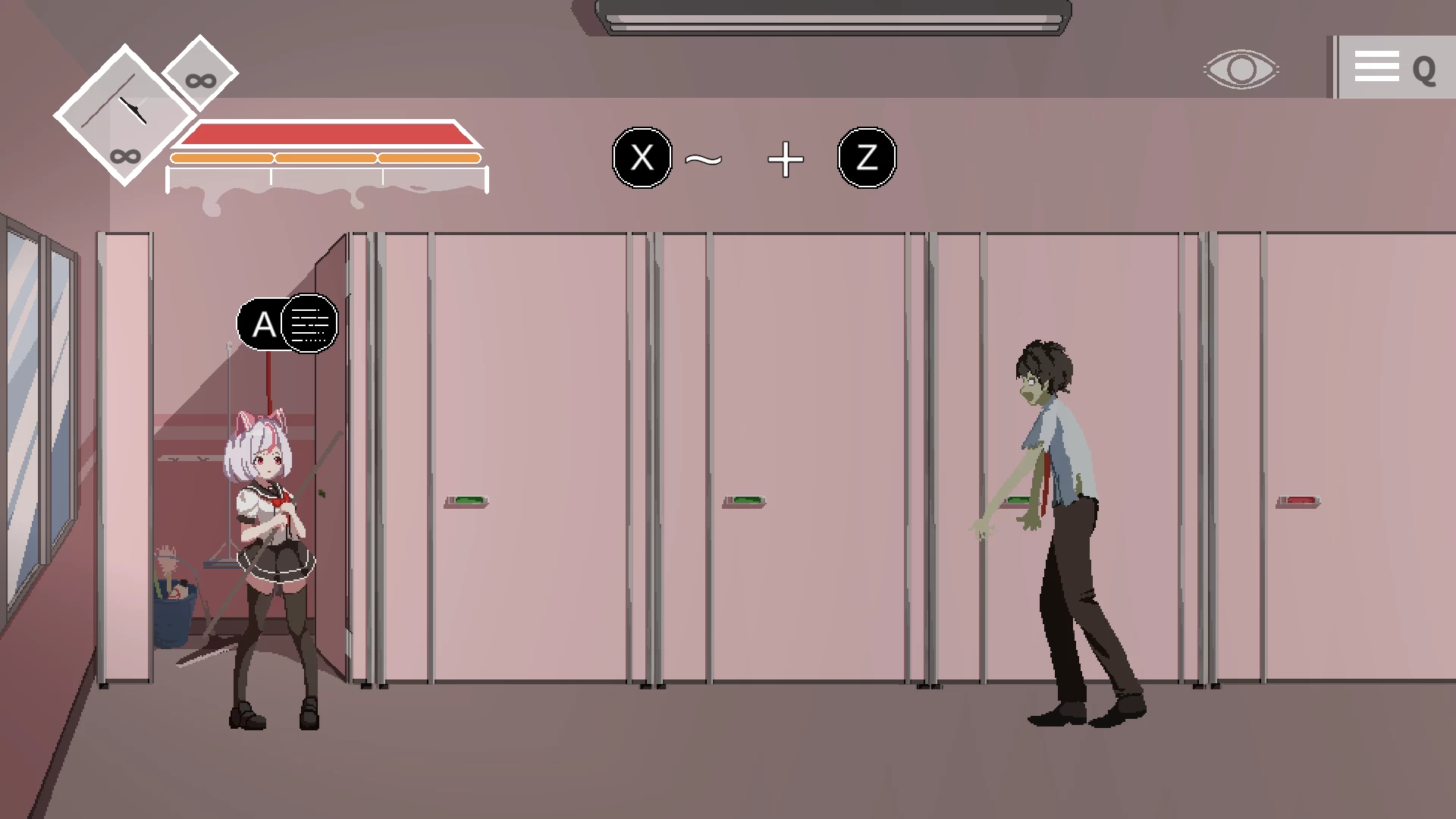Click the blue bucket beside the mirror

click(173, 614)
